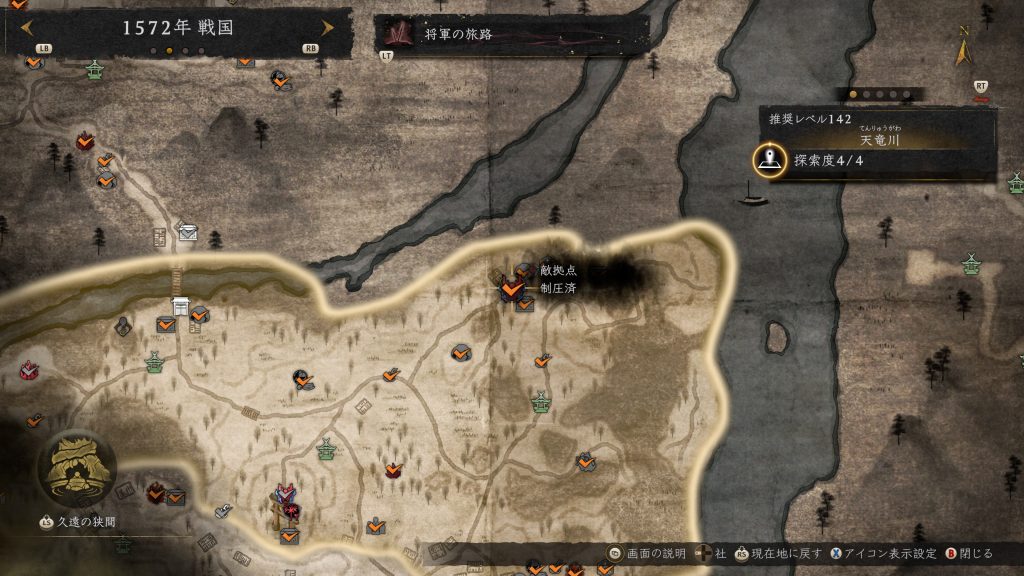Screen dimensions: 1024x576
Task: Select the white envelope map marker
Action: (187, 232)
